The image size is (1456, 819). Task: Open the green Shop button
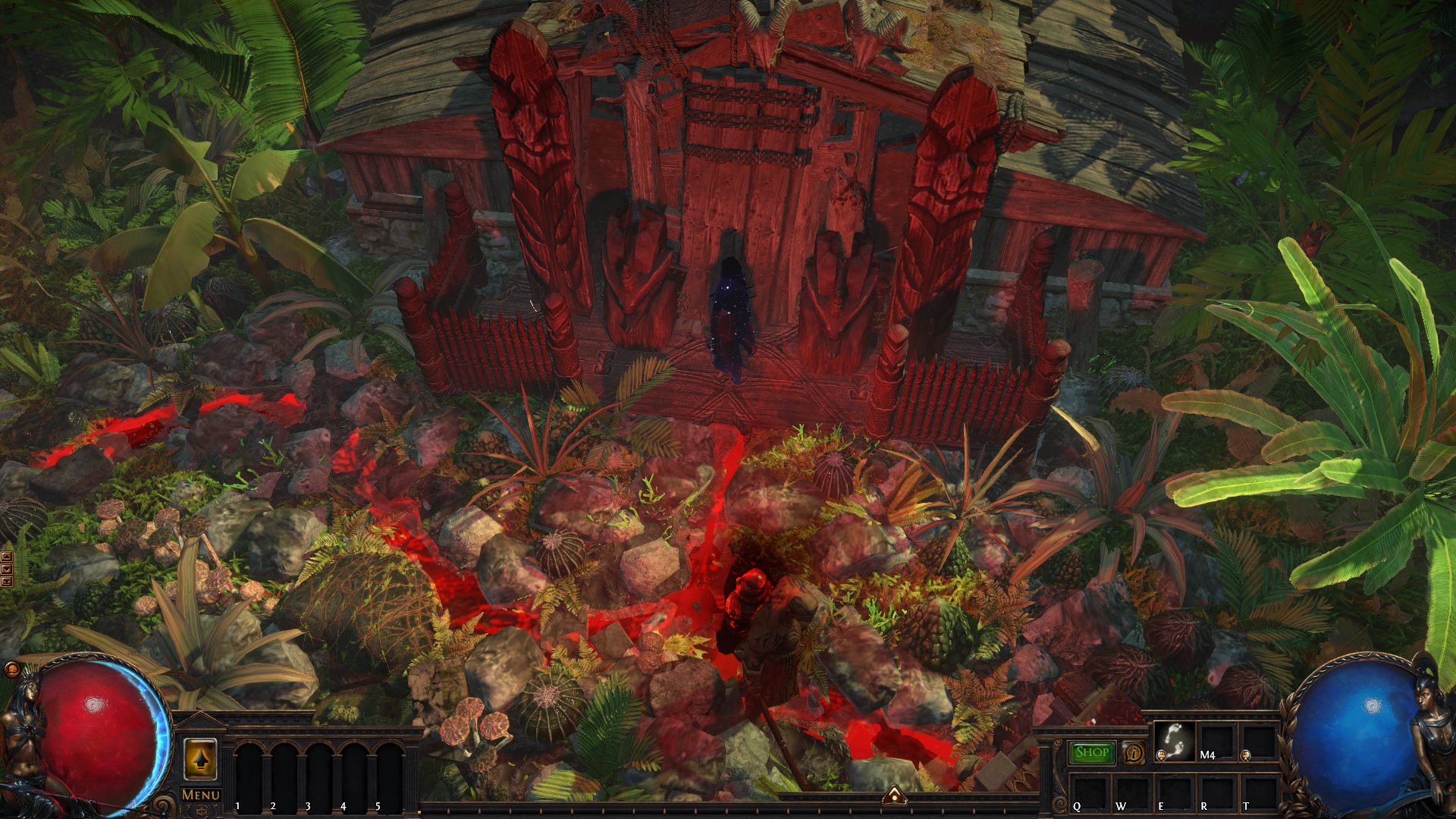point(1092,752)
